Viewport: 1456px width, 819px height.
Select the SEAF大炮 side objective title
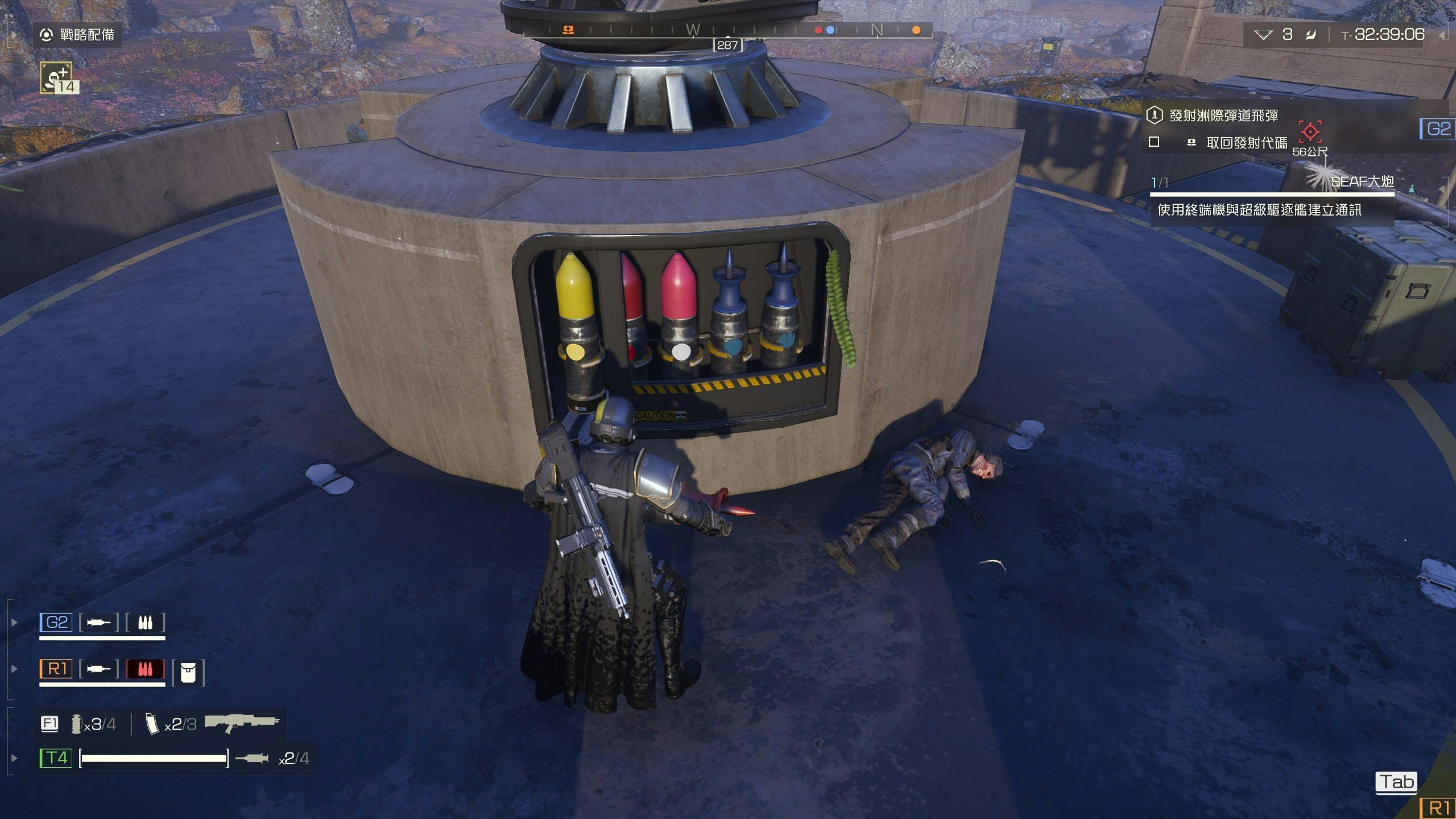click(x=1362, y=181)
